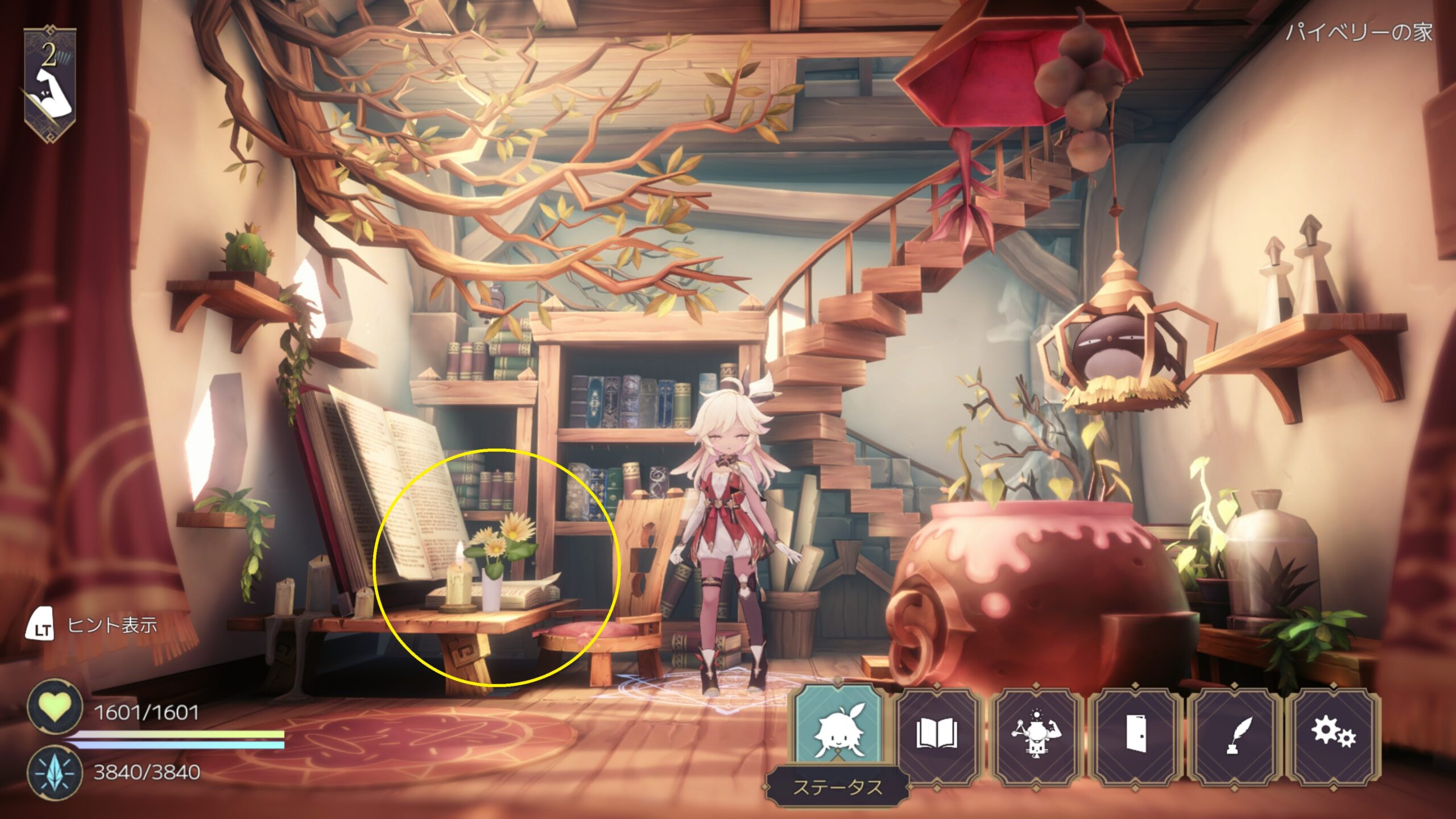
Task: Show hints with the ヒント表示 label
Action: point(111,626)
